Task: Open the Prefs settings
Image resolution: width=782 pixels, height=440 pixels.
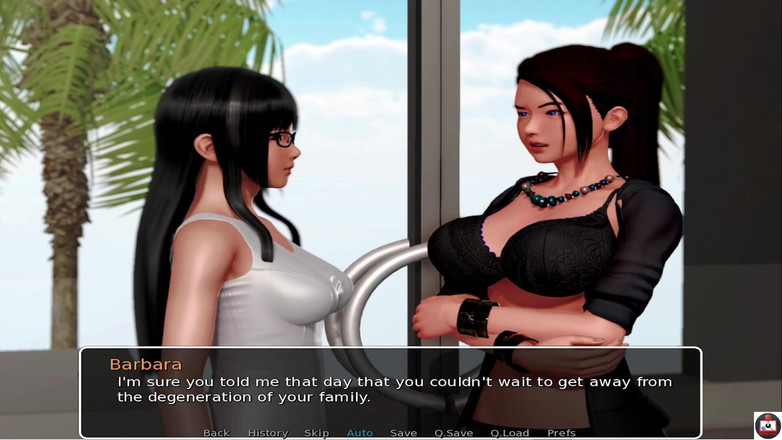Action: (561, 433)
